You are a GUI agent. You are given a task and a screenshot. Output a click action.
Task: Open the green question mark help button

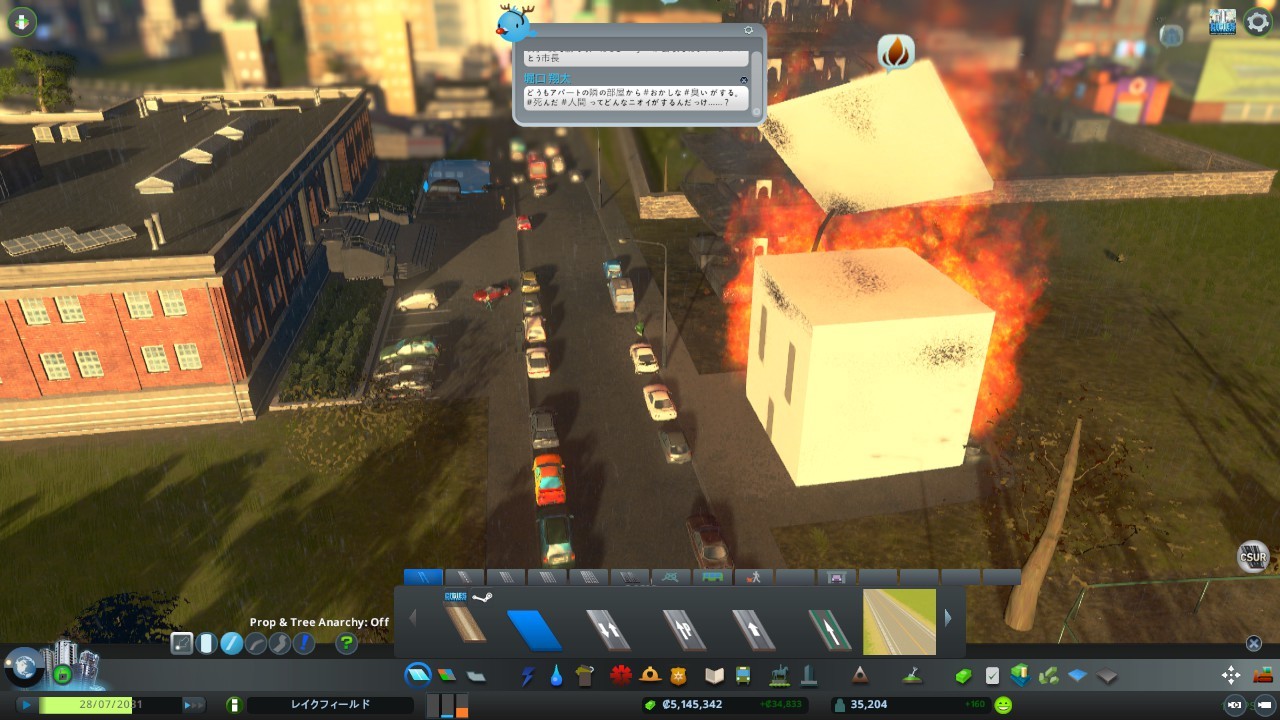point(346,643)
